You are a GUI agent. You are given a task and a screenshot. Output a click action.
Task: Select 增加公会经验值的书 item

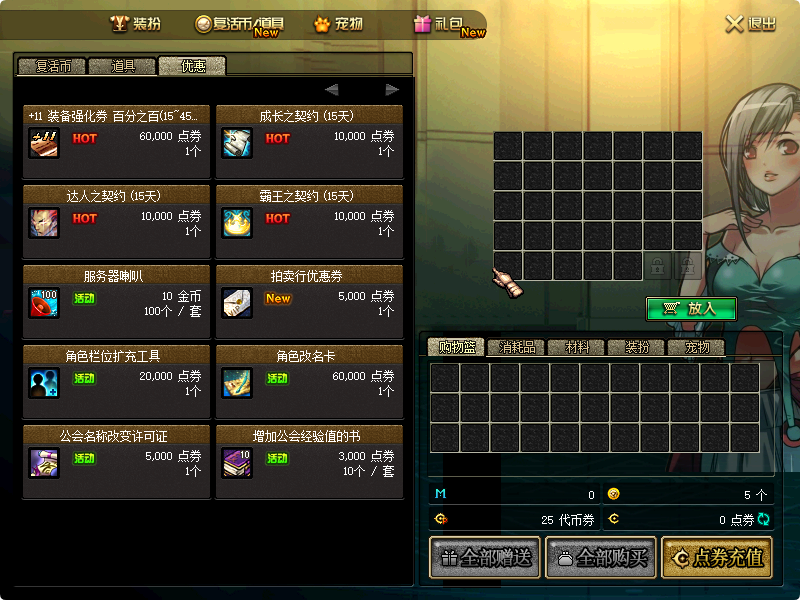point(309,454)
